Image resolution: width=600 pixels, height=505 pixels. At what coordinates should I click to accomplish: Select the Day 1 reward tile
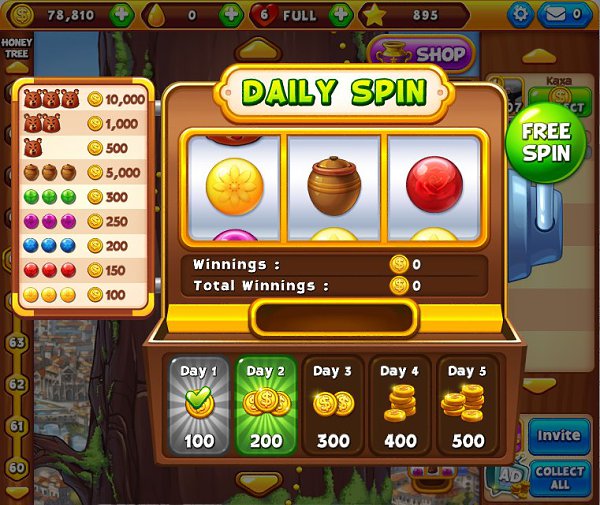click(199, 404)
